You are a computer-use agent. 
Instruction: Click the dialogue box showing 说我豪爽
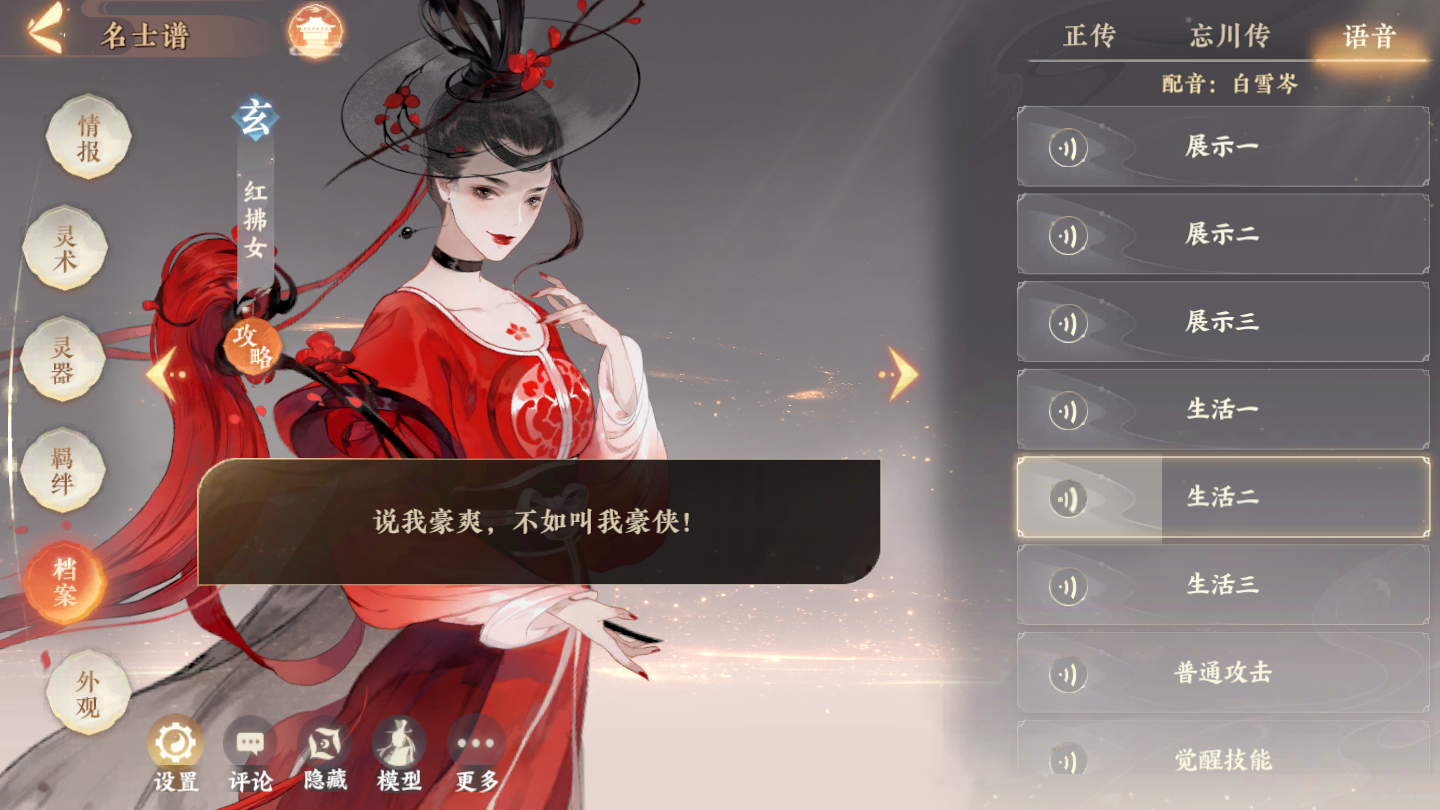click(x=540, y=520)
